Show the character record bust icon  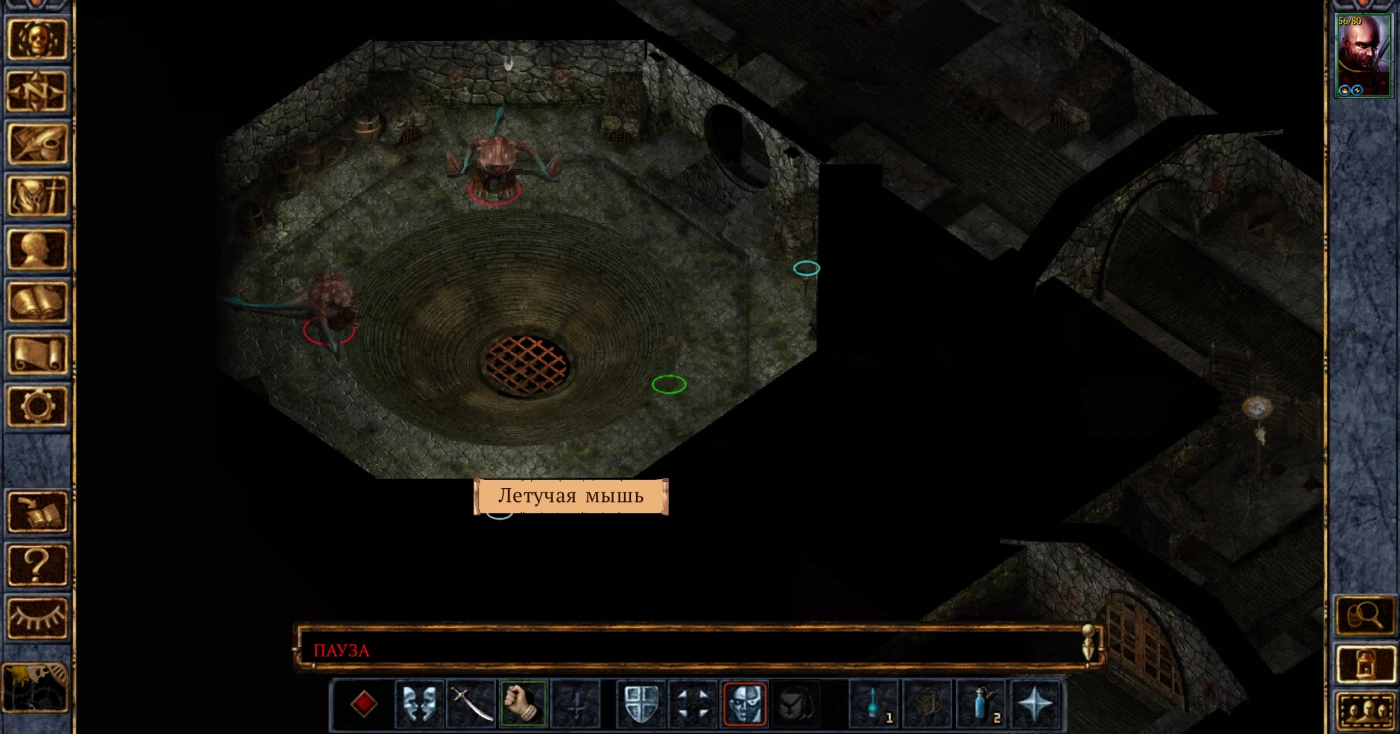pyautogui.click(x=37, y=249)
